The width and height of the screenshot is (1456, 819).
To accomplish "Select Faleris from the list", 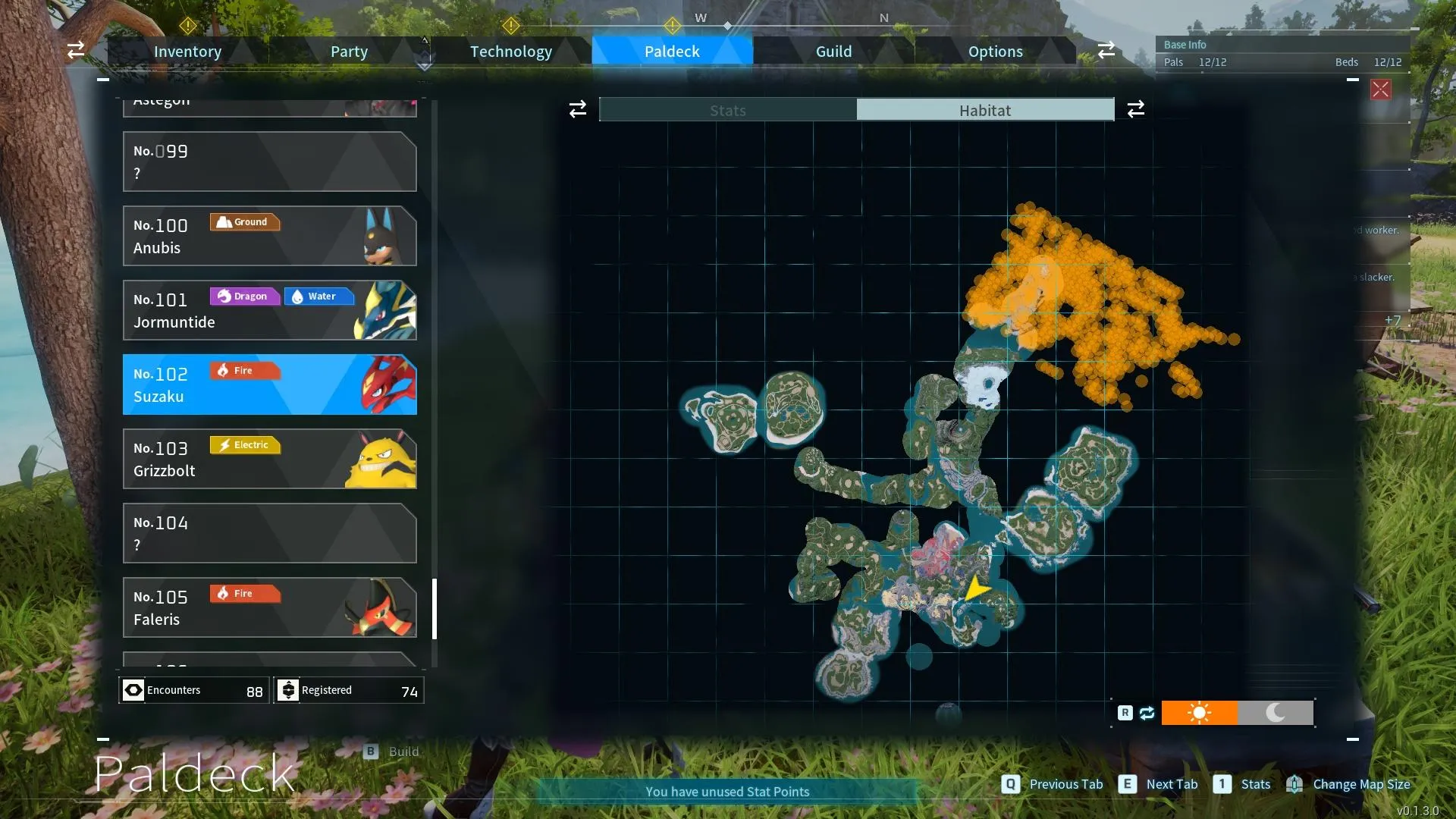I will click(x=269, y=607).
